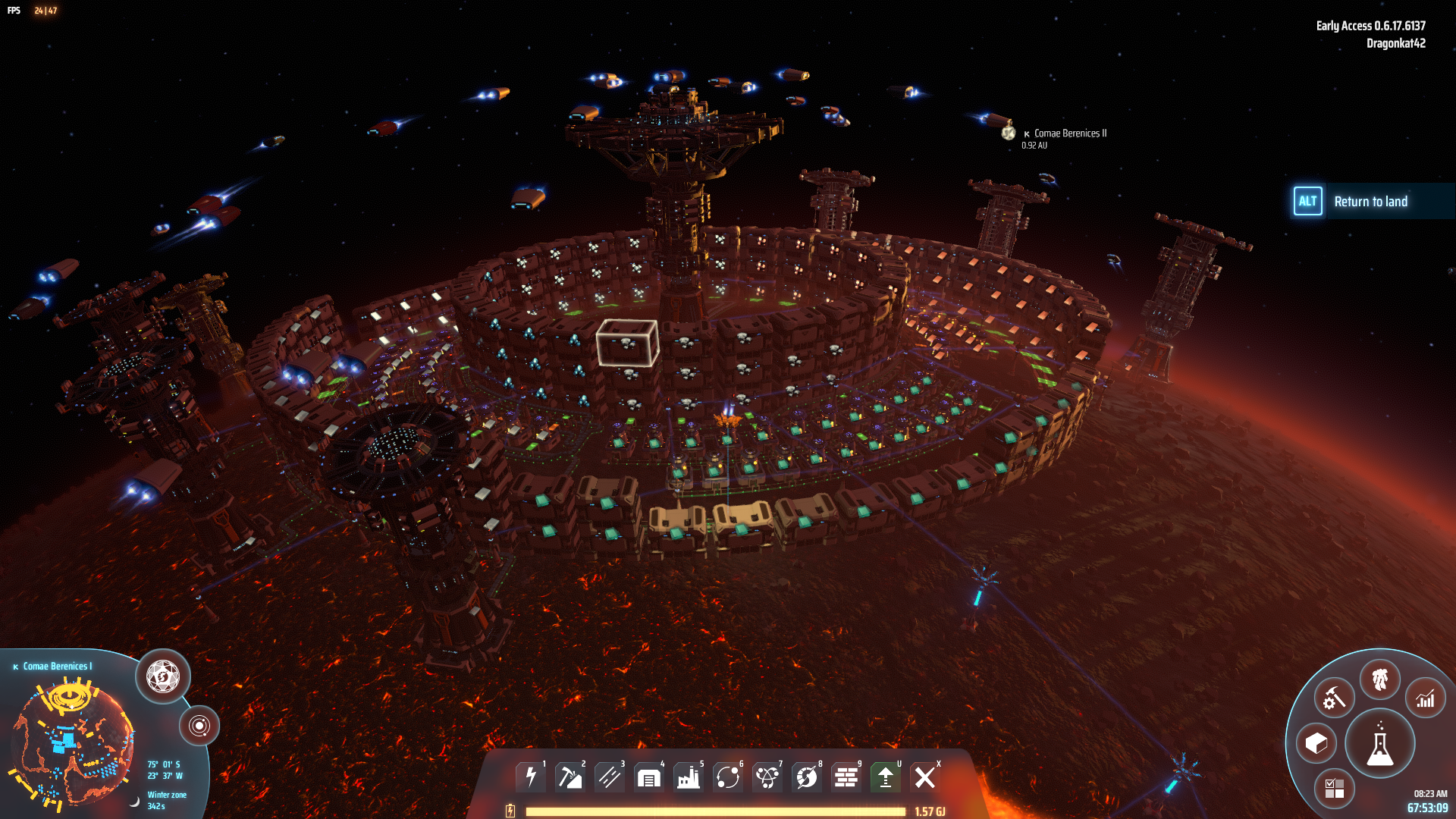Viewport: 1456px width, 819px height.
Task: Activate the green upgrade arrow tool
Action: (x=885, y=777)
